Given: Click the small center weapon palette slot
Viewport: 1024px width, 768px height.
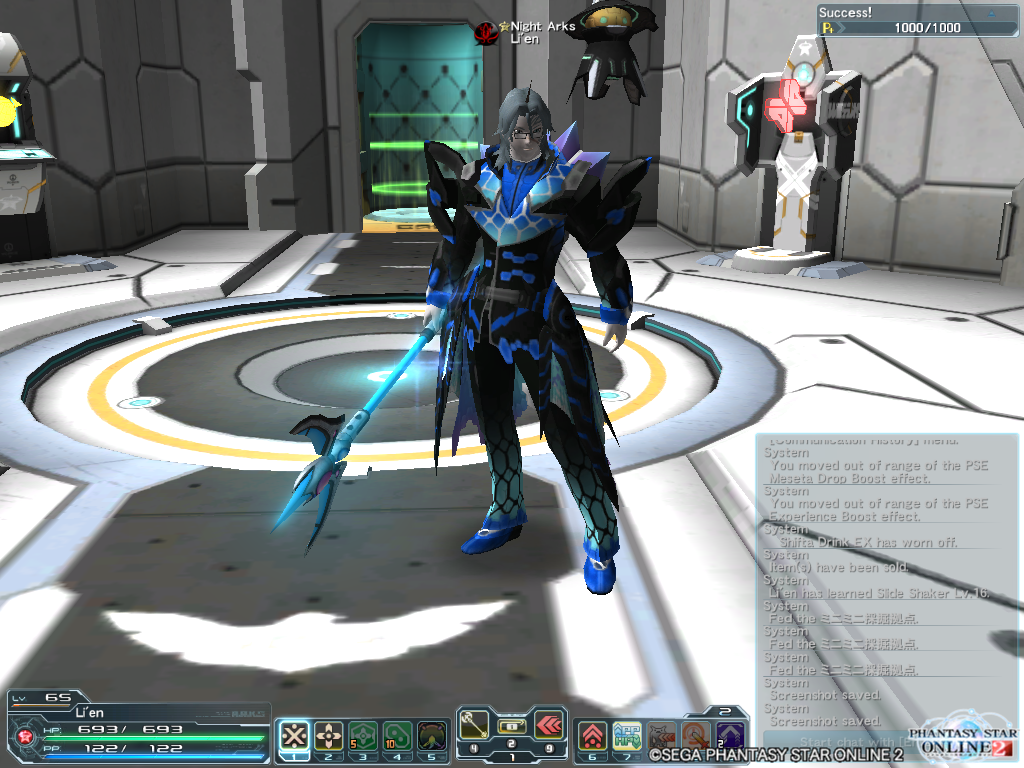Looking at the screenshot, I should click(512, 725).
